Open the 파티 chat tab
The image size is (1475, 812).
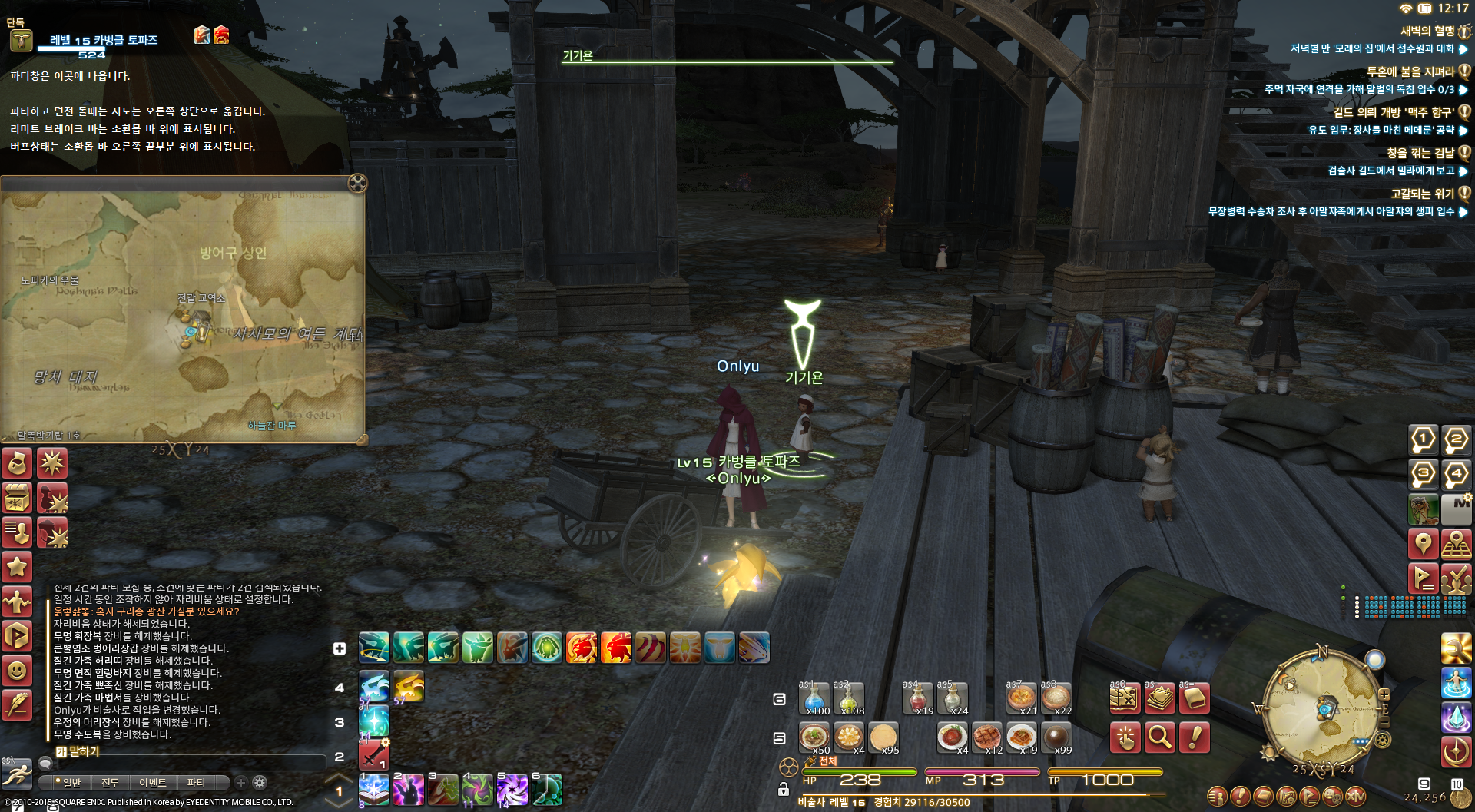(196, 782)
